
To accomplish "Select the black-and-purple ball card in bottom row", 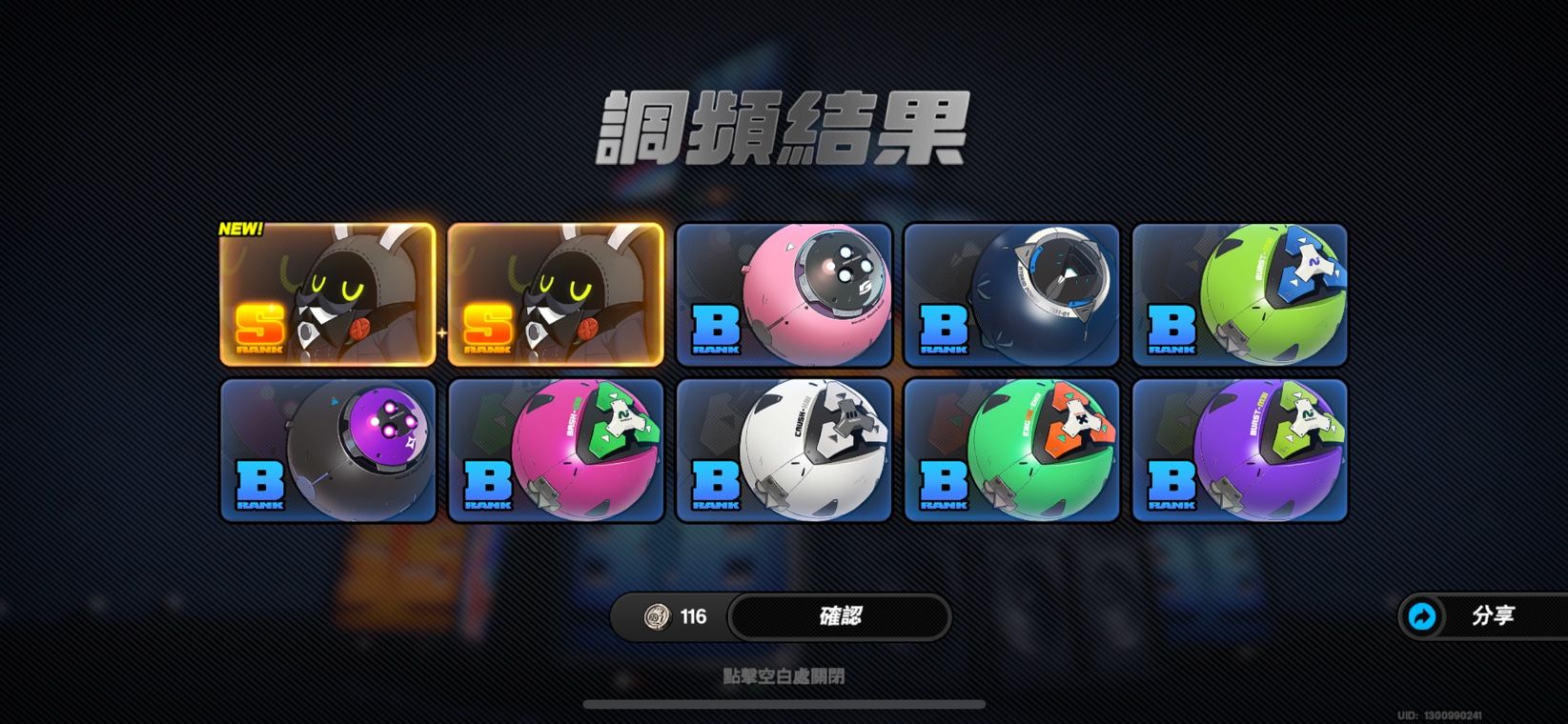I will coord(328,450).
